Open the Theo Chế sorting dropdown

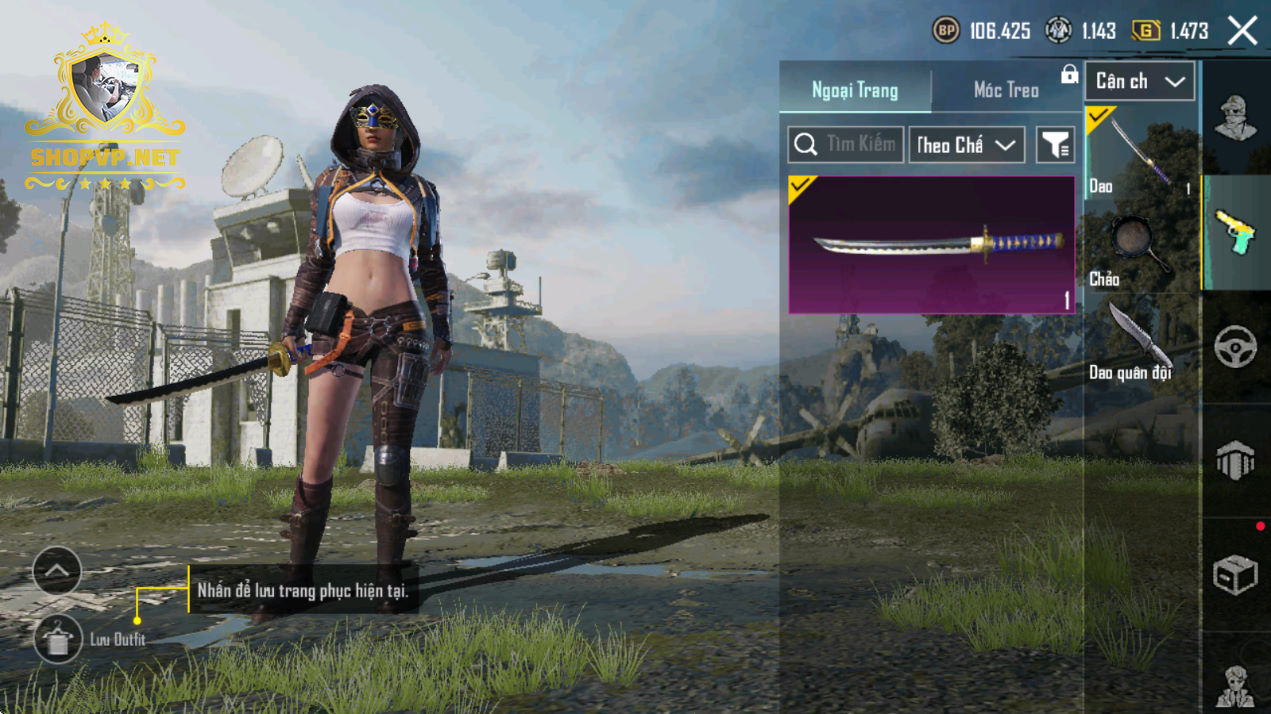[966, 145]
